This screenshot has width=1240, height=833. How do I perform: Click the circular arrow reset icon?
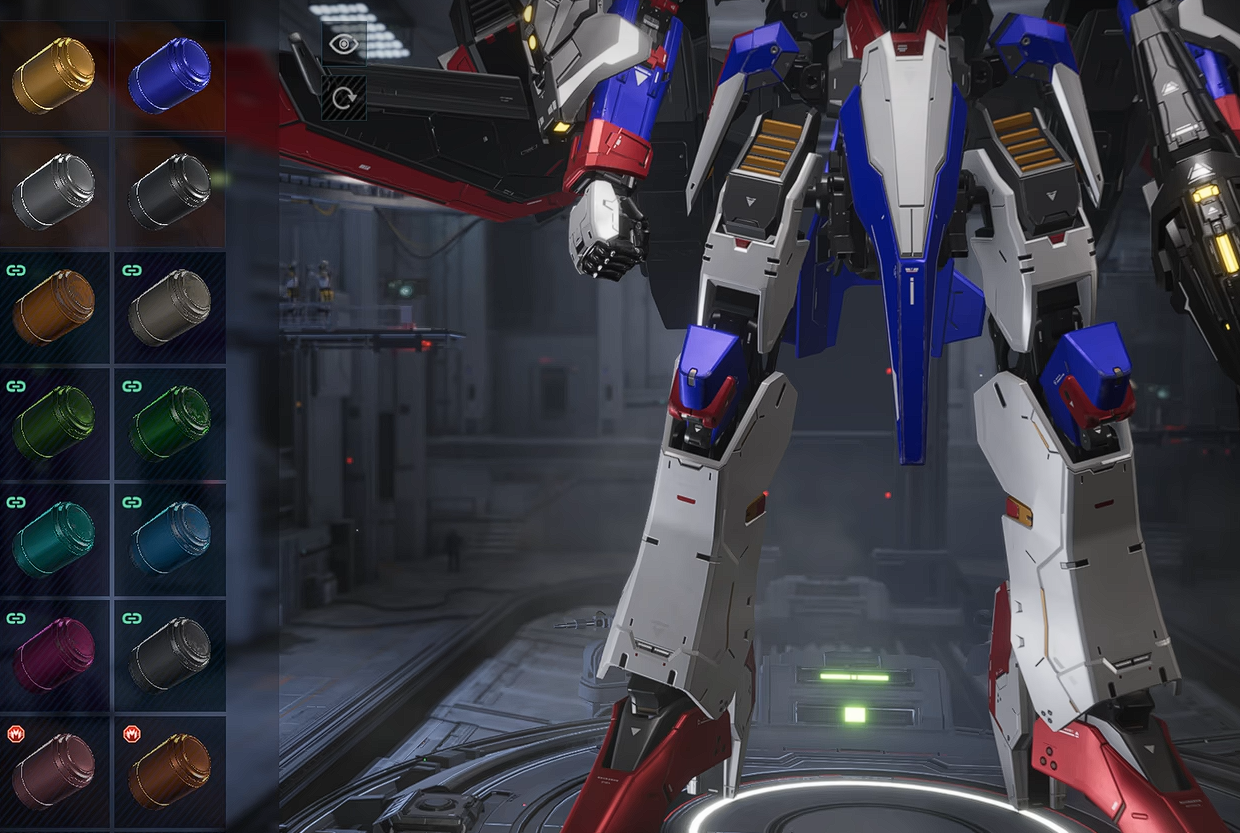click(343, 98)
